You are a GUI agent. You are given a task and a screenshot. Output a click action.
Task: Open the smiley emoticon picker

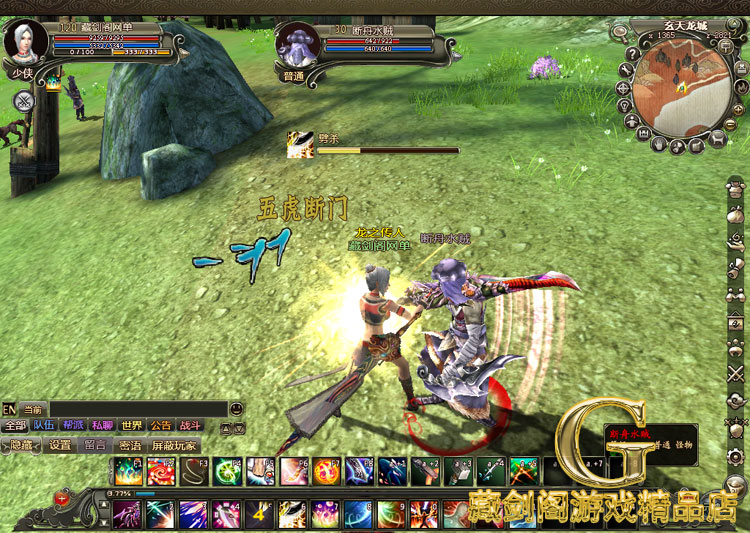(x=236, y=409)
